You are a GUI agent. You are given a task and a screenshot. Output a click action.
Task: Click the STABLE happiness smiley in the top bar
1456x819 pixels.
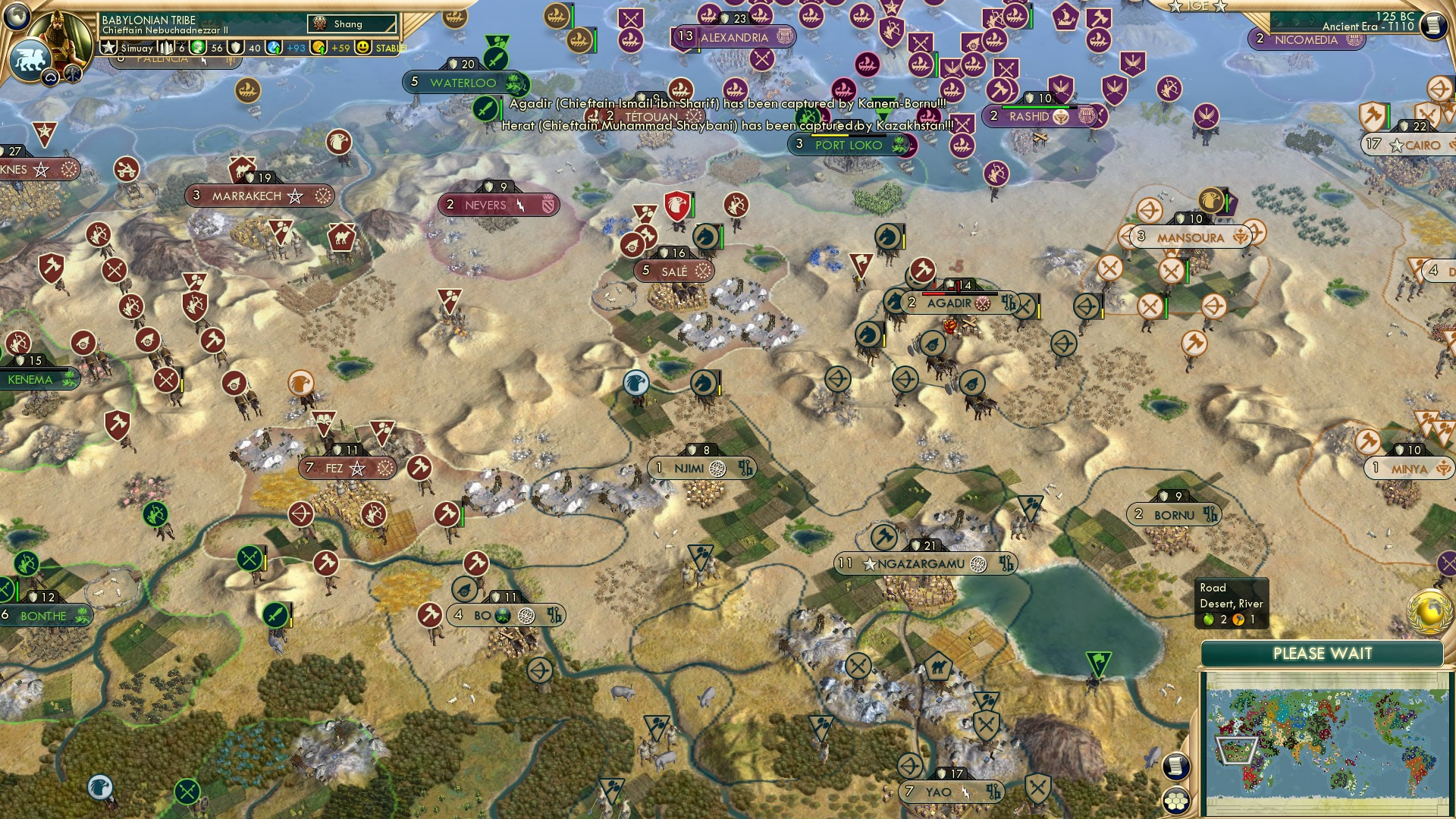(364, 46)
